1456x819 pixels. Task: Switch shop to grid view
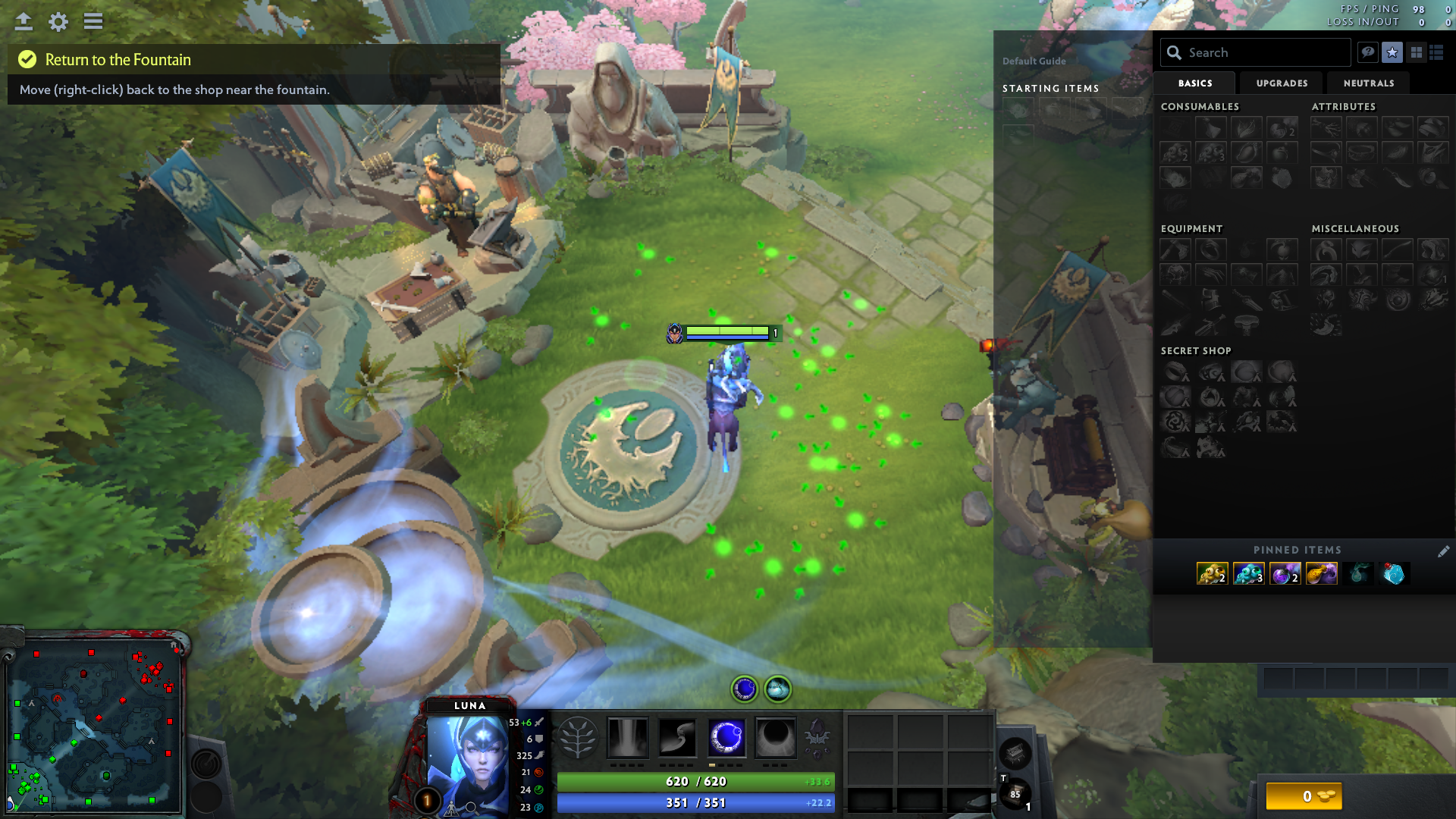click(x=1416, y=52)
